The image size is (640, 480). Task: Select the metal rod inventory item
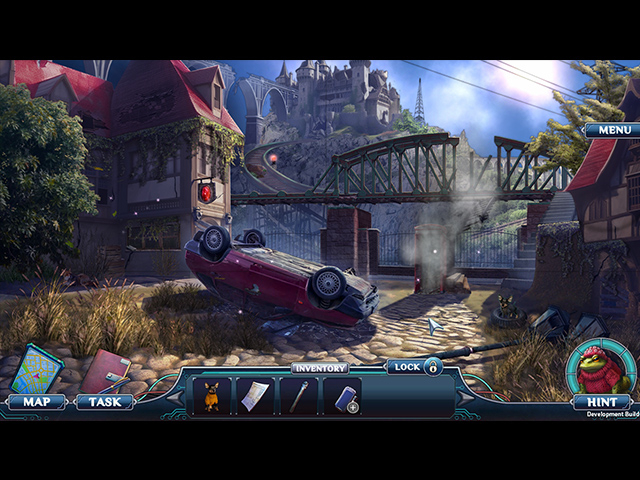[299, 396]
